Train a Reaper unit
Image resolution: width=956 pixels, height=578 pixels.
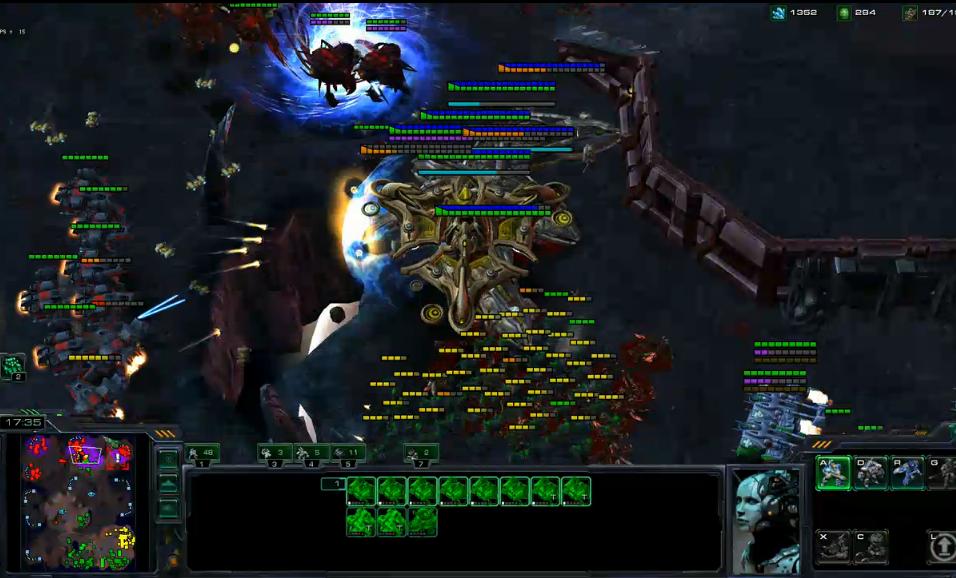pyautogui.click(x=907, y=472)
